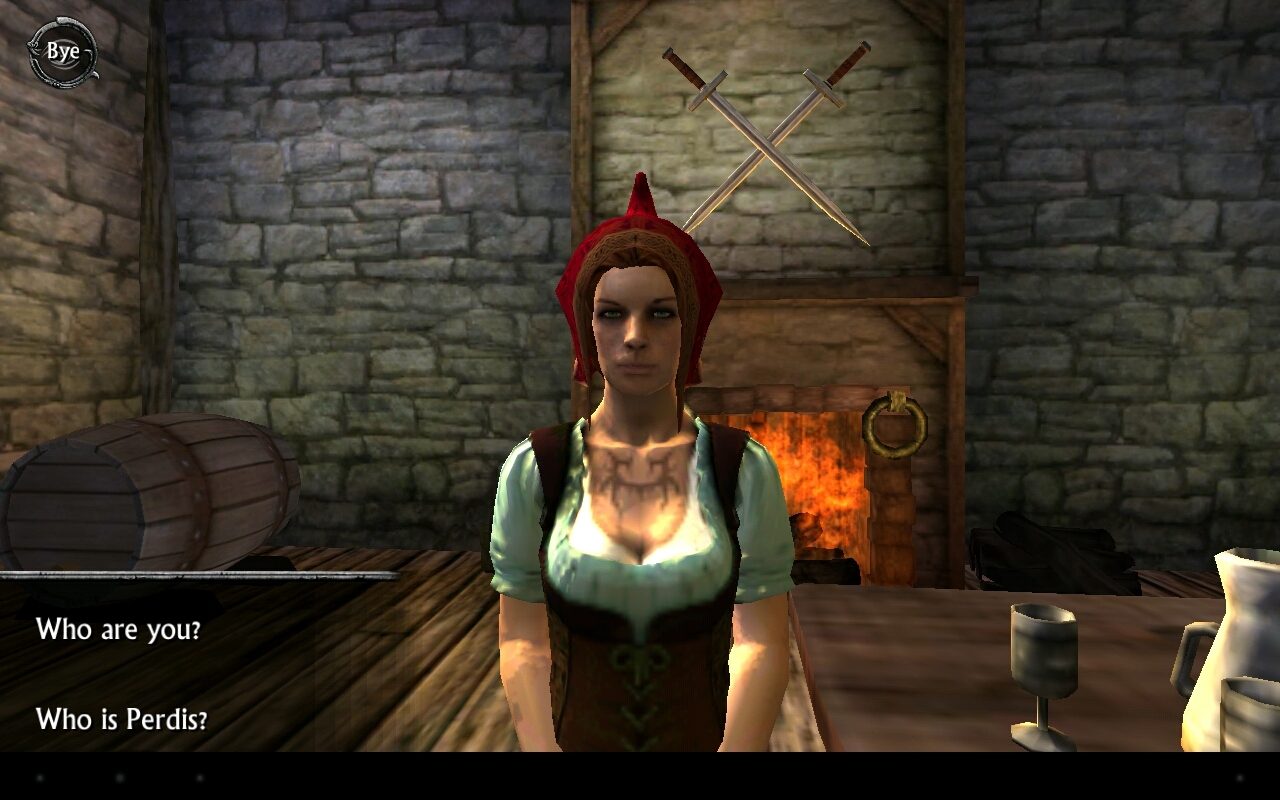This screenshot has width=1280, height=800.
Task: Tap the Android back navigation button
Action: click(39, 778)
